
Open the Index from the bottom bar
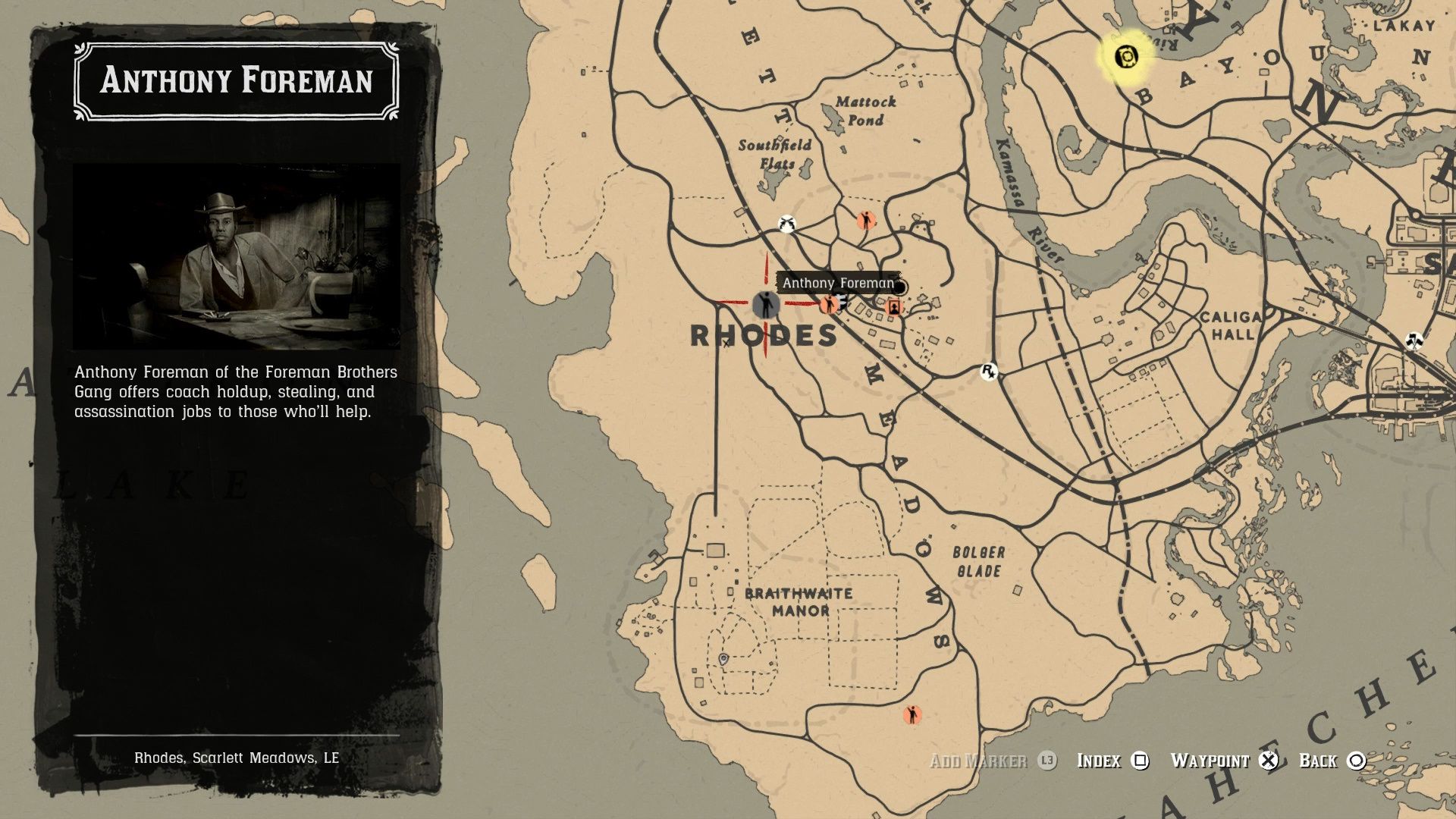[x=1099, y=760]
